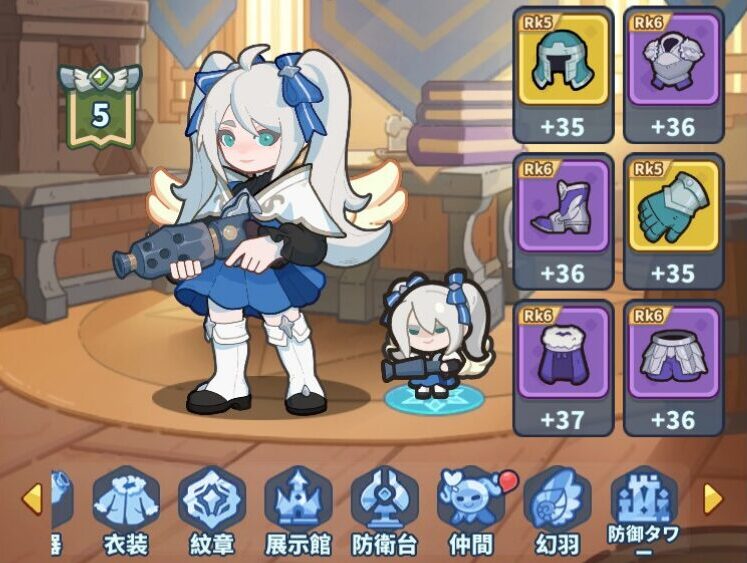Viewport: 747px width, 563px height.
Task: Open the 防衛台 defense platform menu
Action: pyautogui.click(x=385, y=508)
